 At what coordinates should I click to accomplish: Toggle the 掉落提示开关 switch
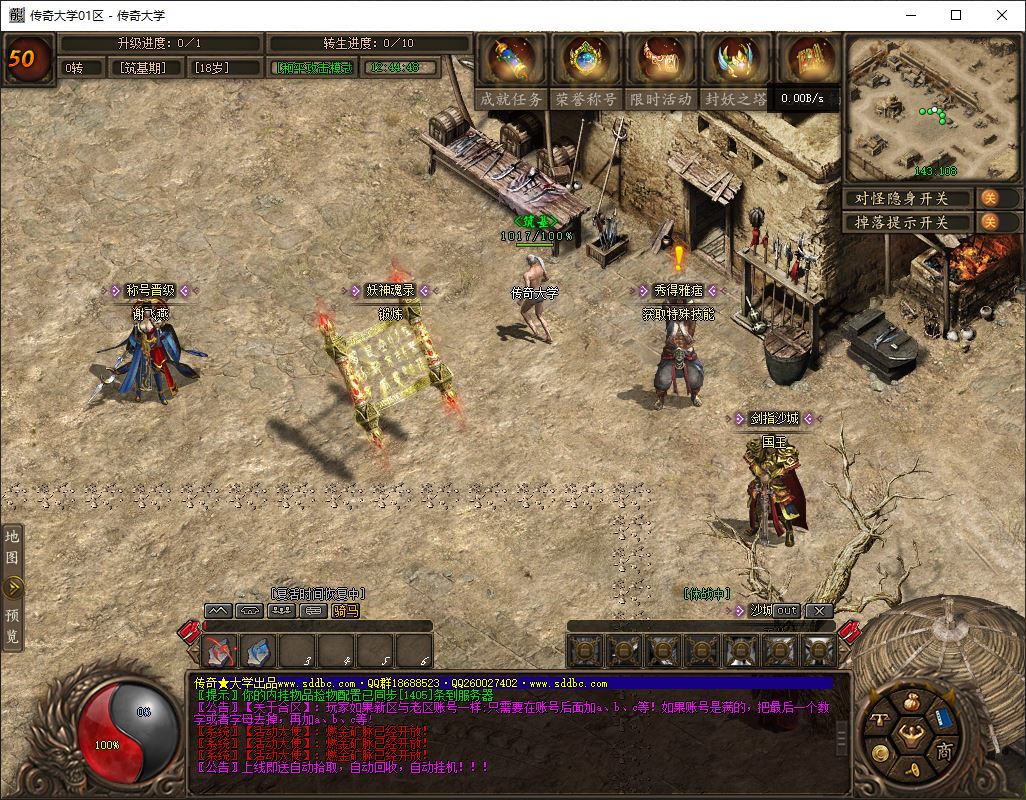point(988,222)
